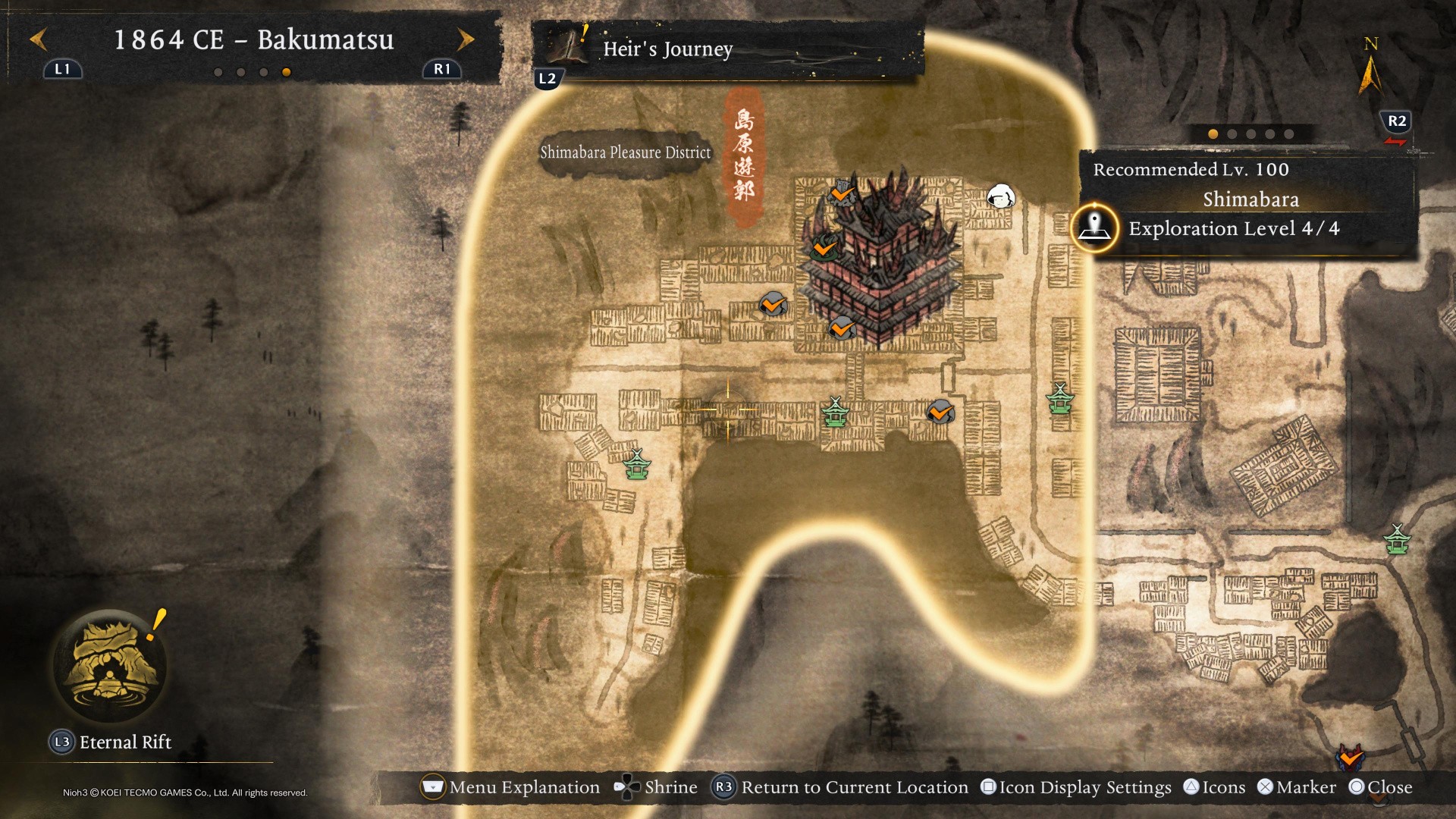
Task: Go to the previous era with left arrow
Action: 39,39
